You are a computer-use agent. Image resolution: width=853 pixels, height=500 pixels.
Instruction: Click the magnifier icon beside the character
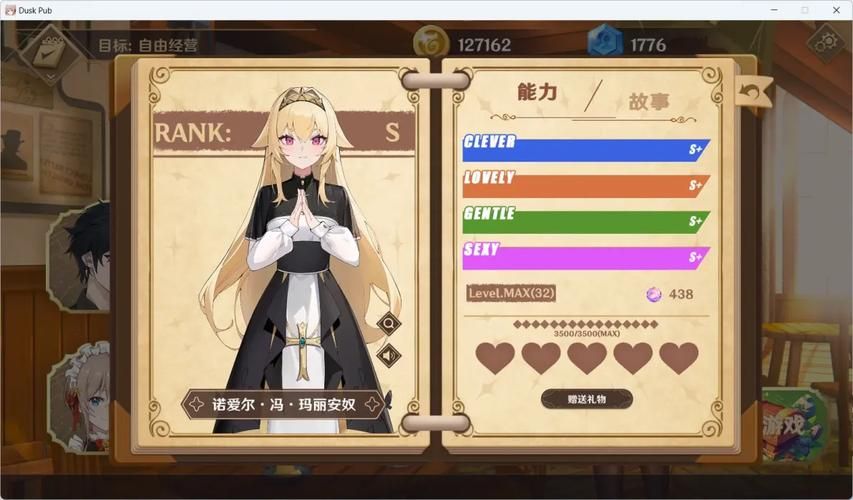tap(388, 323)
